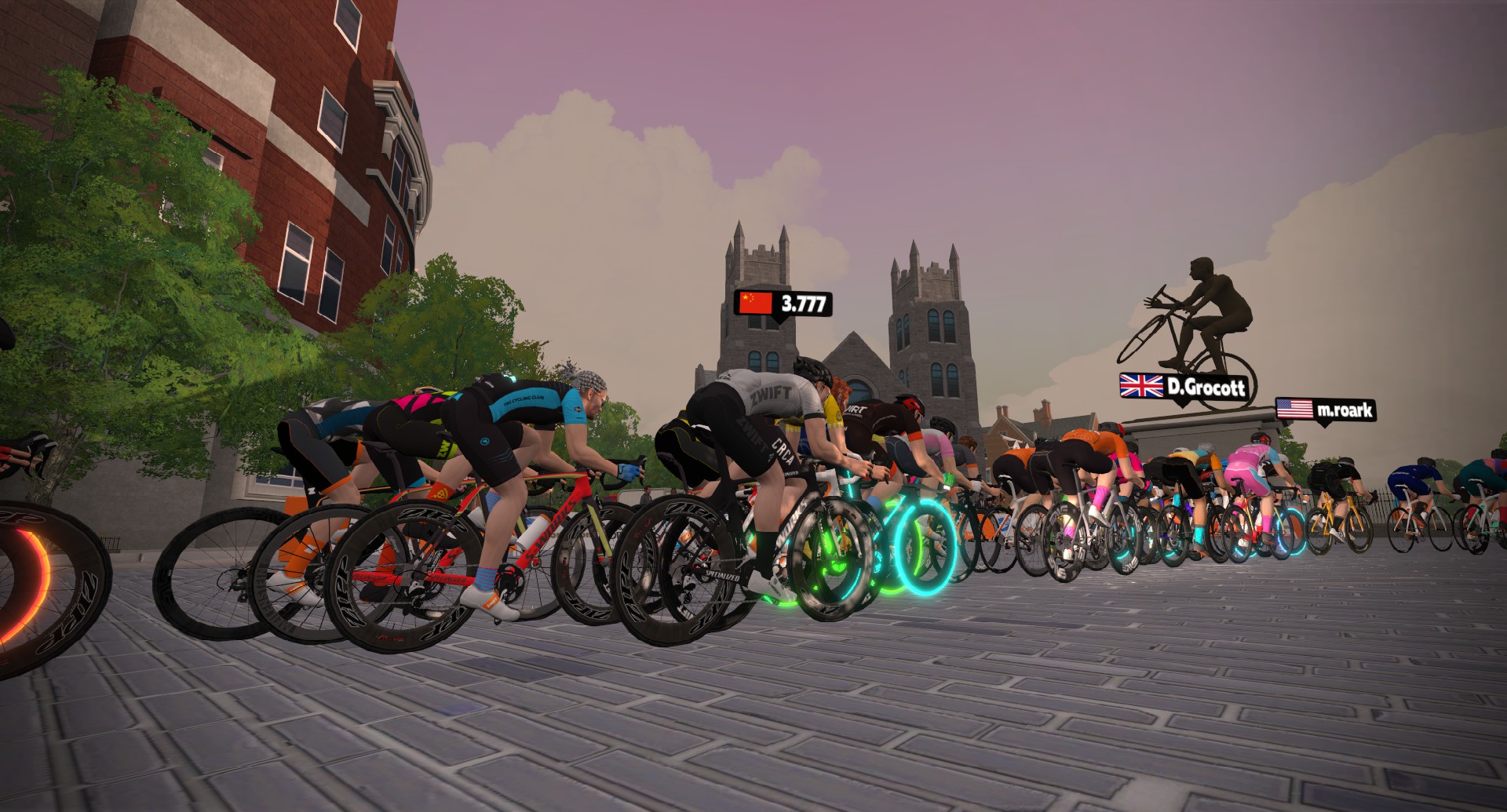This screenshot has width=1507, height=812.
Task: Choose the m.roark rider name tag
Action: pos(1325,410)
